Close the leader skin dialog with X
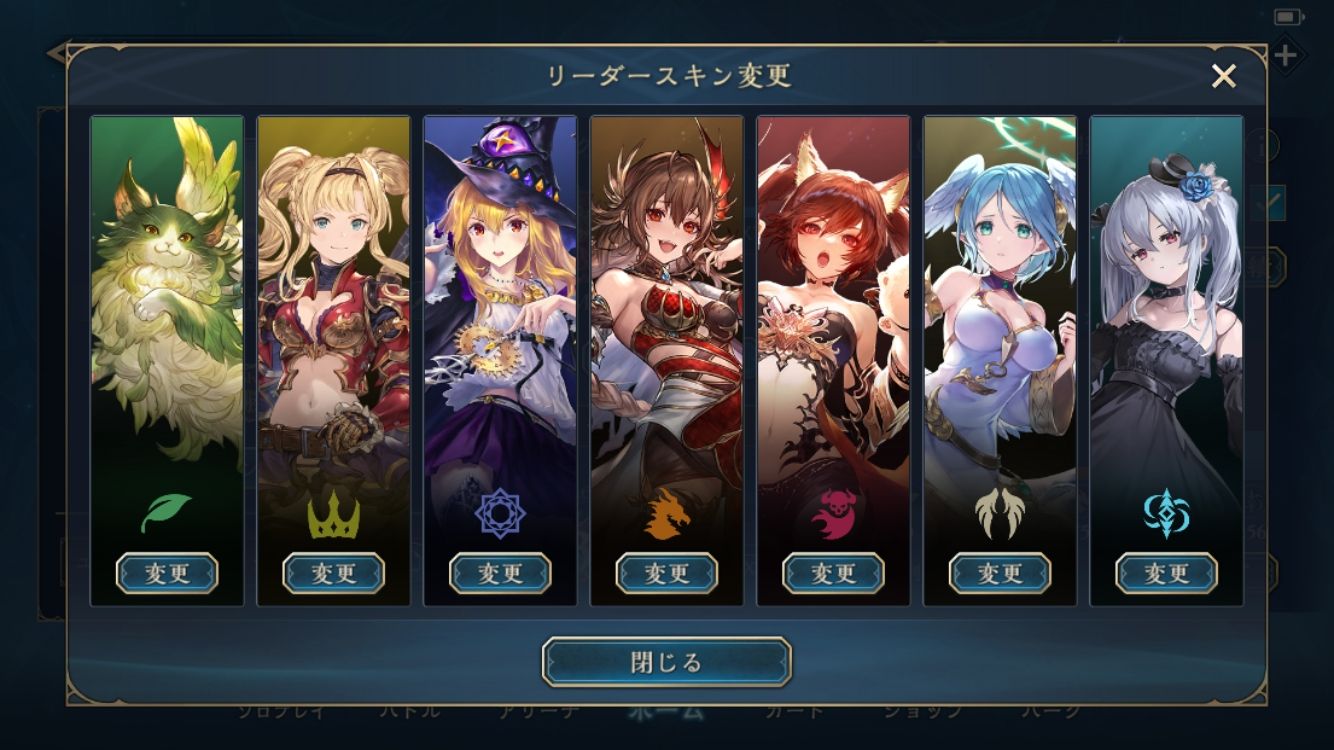This screenshot has width=1334, height=750. [1223, 76]
